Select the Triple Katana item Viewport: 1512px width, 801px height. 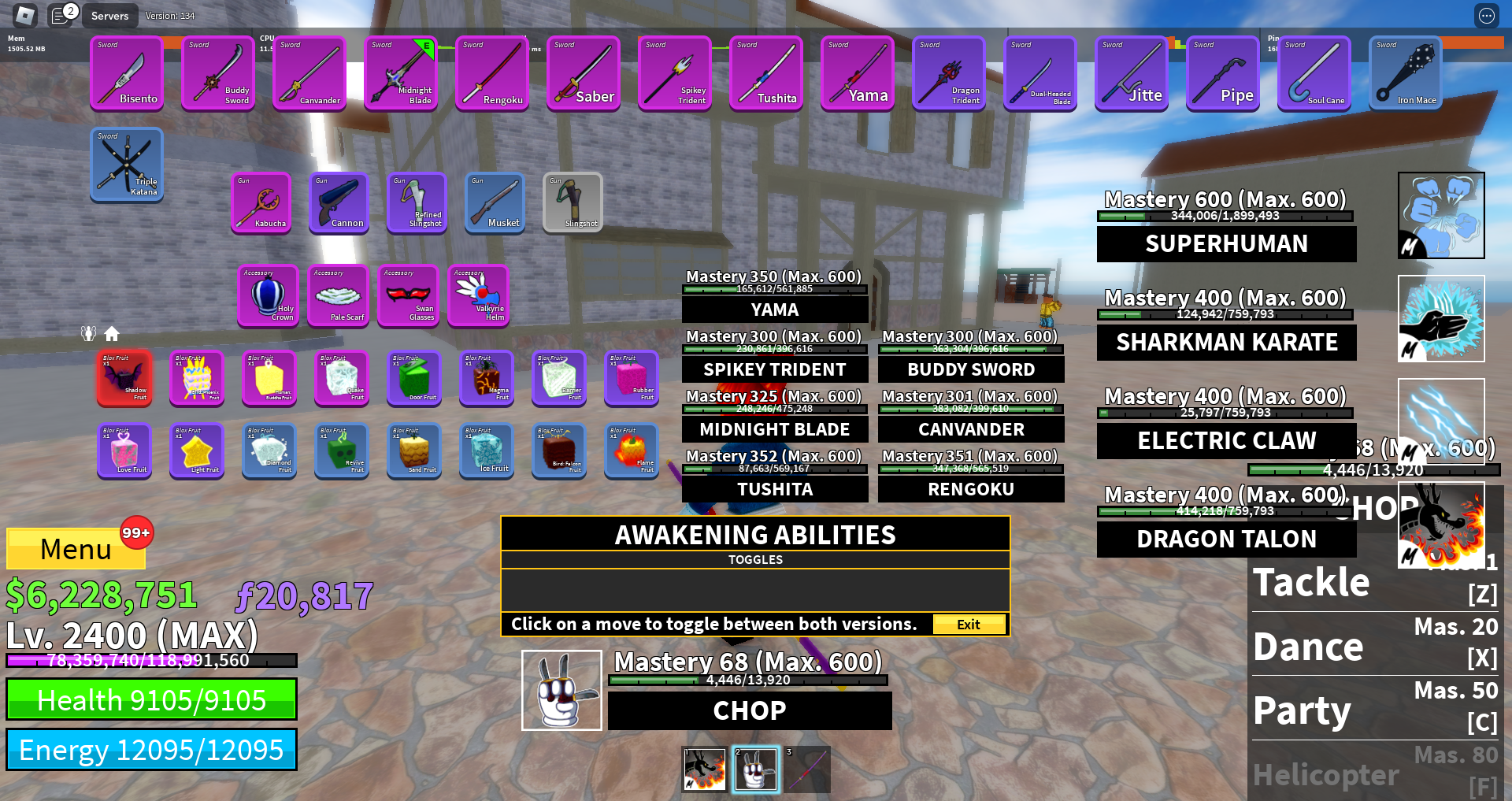point(127,165)
